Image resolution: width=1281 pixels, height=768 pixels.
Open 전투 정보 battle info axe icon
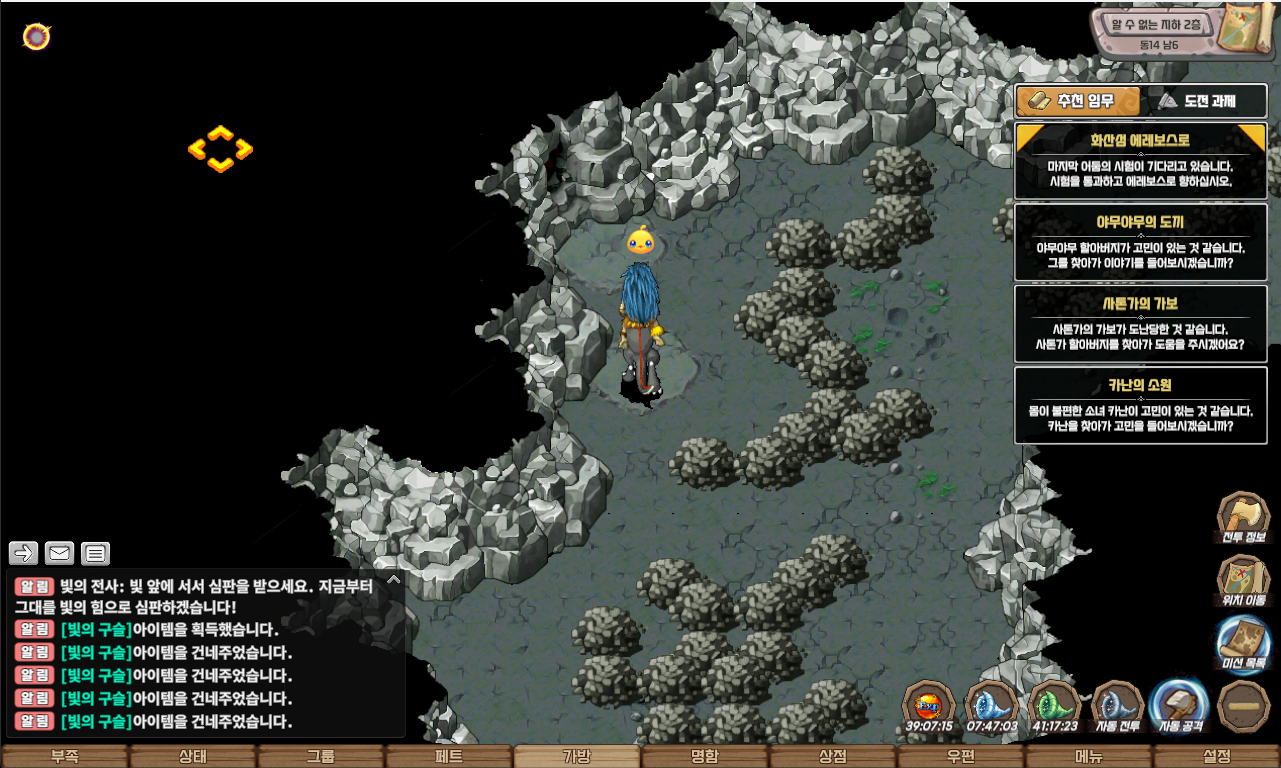coord(1243,519)
